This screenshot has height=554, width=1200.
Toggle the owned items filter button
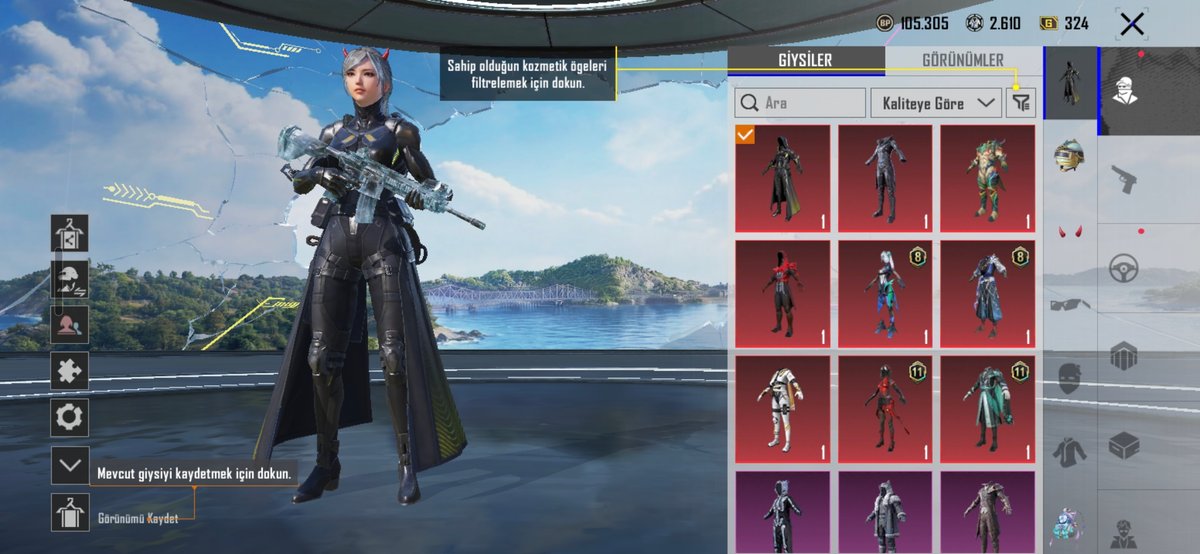(x=1021, y=102)
